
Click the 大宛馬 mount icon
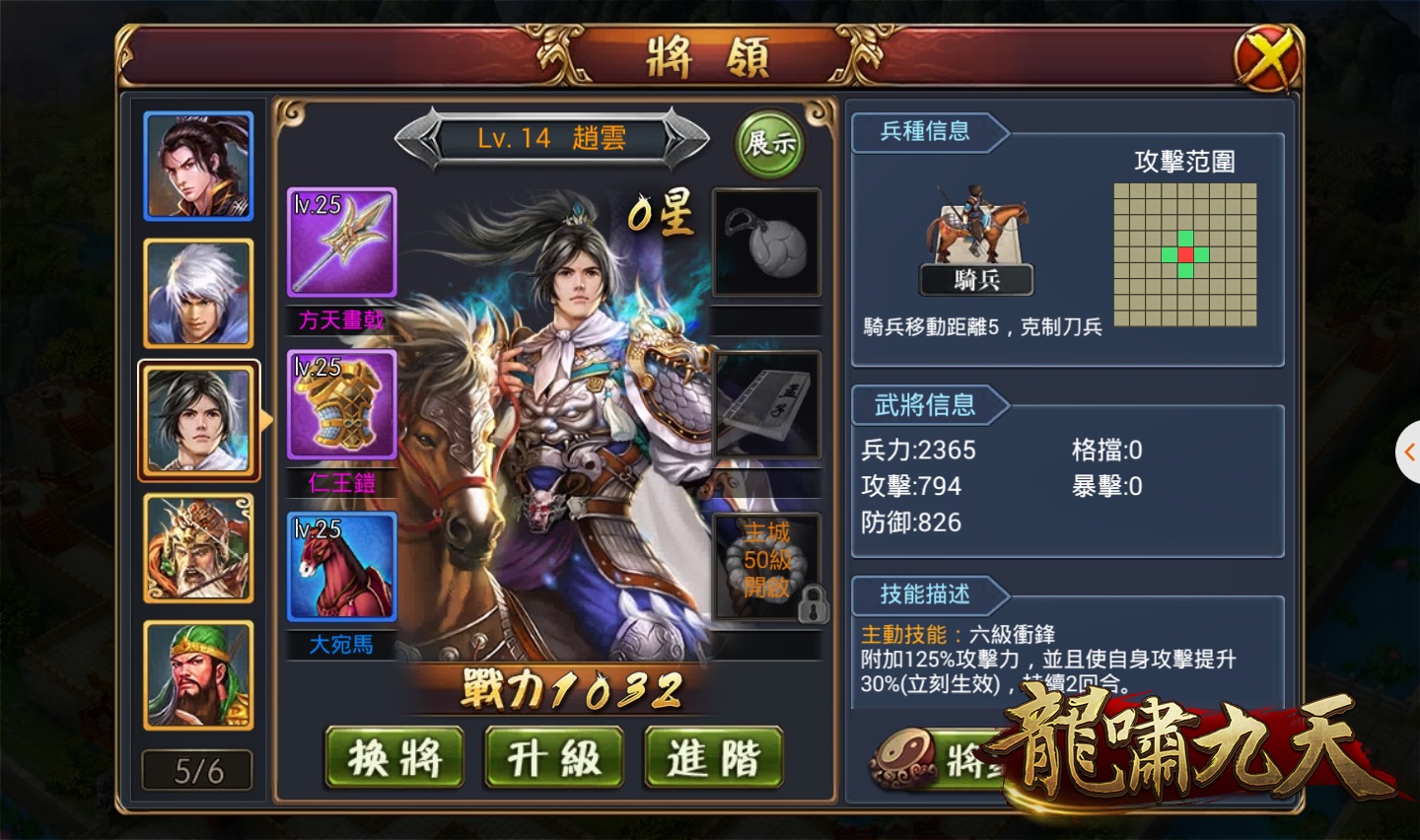341,567
